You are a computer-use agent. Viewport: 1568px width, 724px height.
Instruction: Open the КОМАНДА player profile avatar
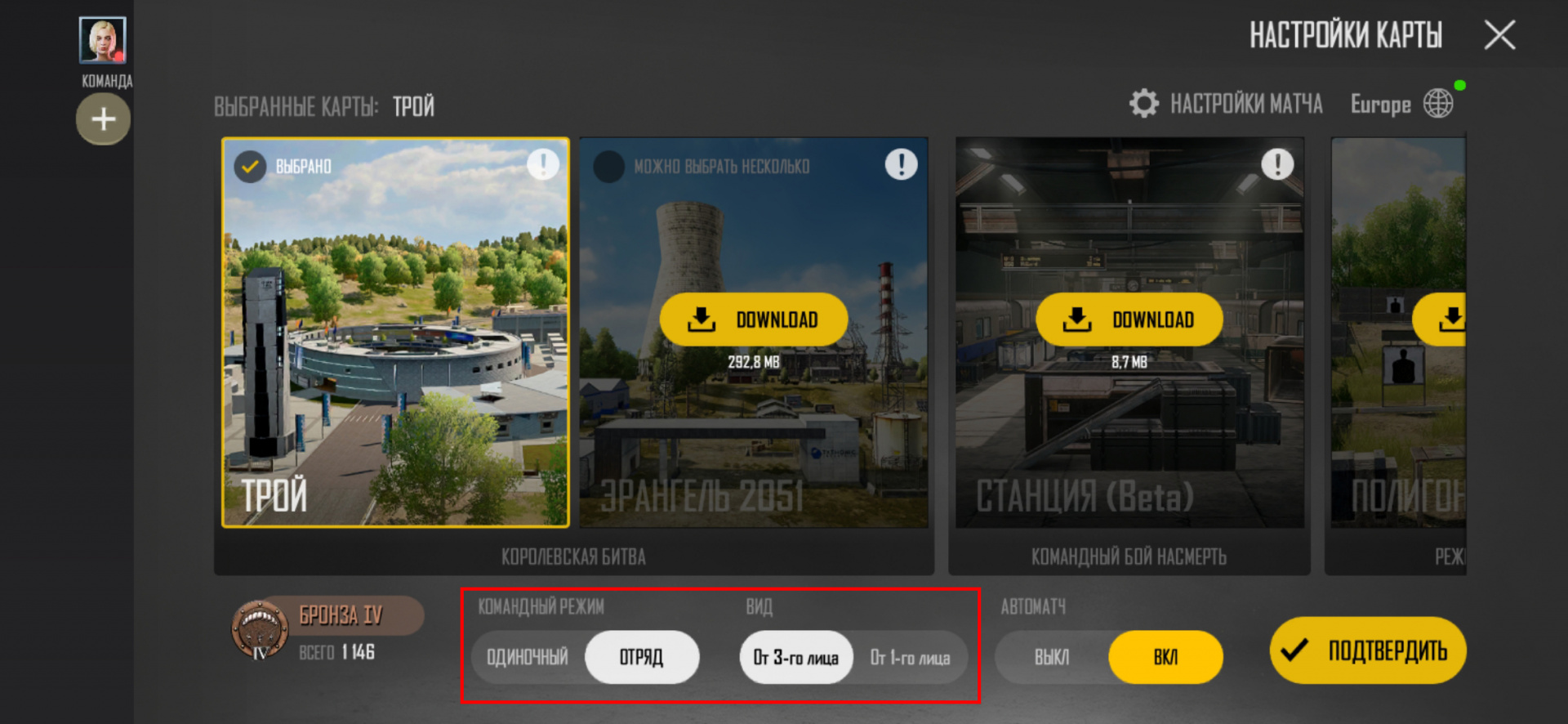[x=103, y=37]
